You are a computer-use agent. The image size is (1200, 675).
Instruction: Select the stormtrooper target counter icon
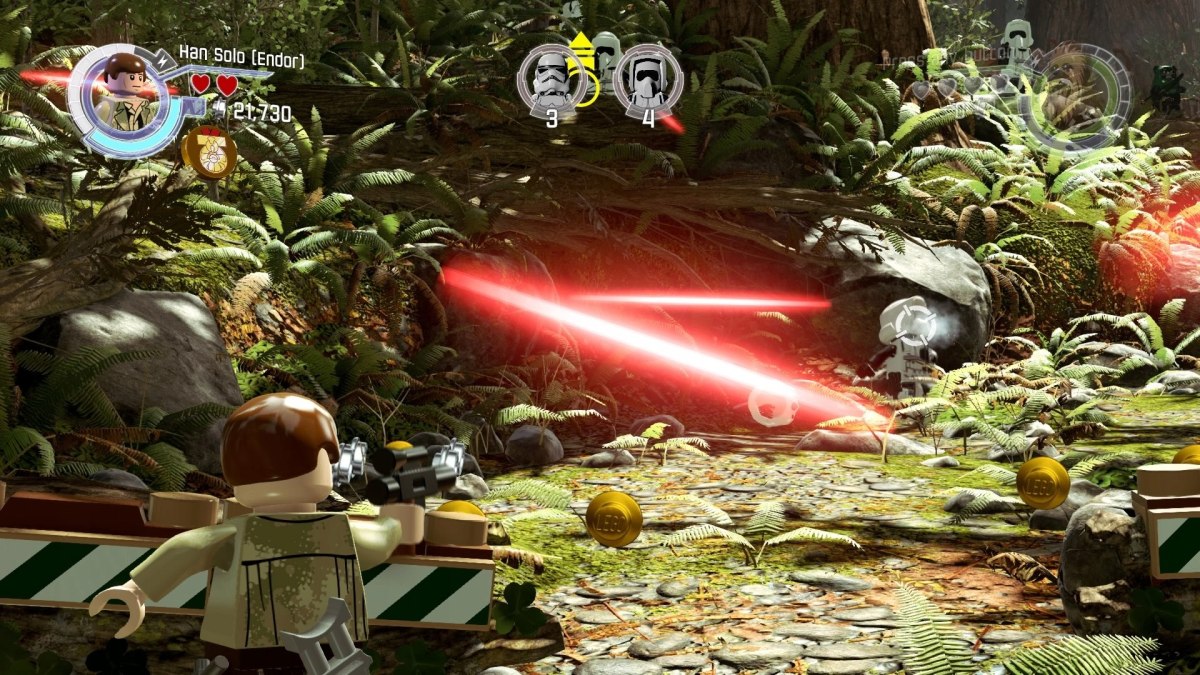(551, 80)
